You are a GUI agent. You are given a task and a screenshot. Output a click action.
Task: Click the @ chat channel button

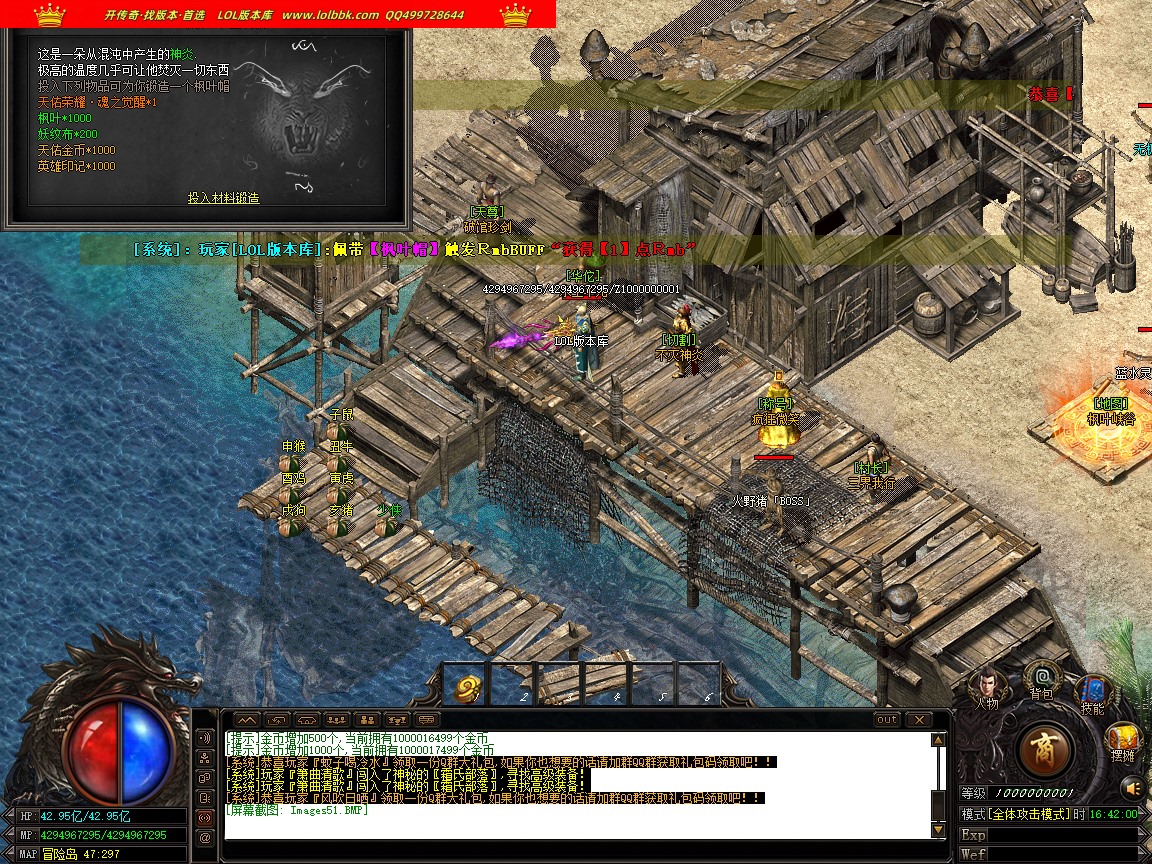pos(205,836)
